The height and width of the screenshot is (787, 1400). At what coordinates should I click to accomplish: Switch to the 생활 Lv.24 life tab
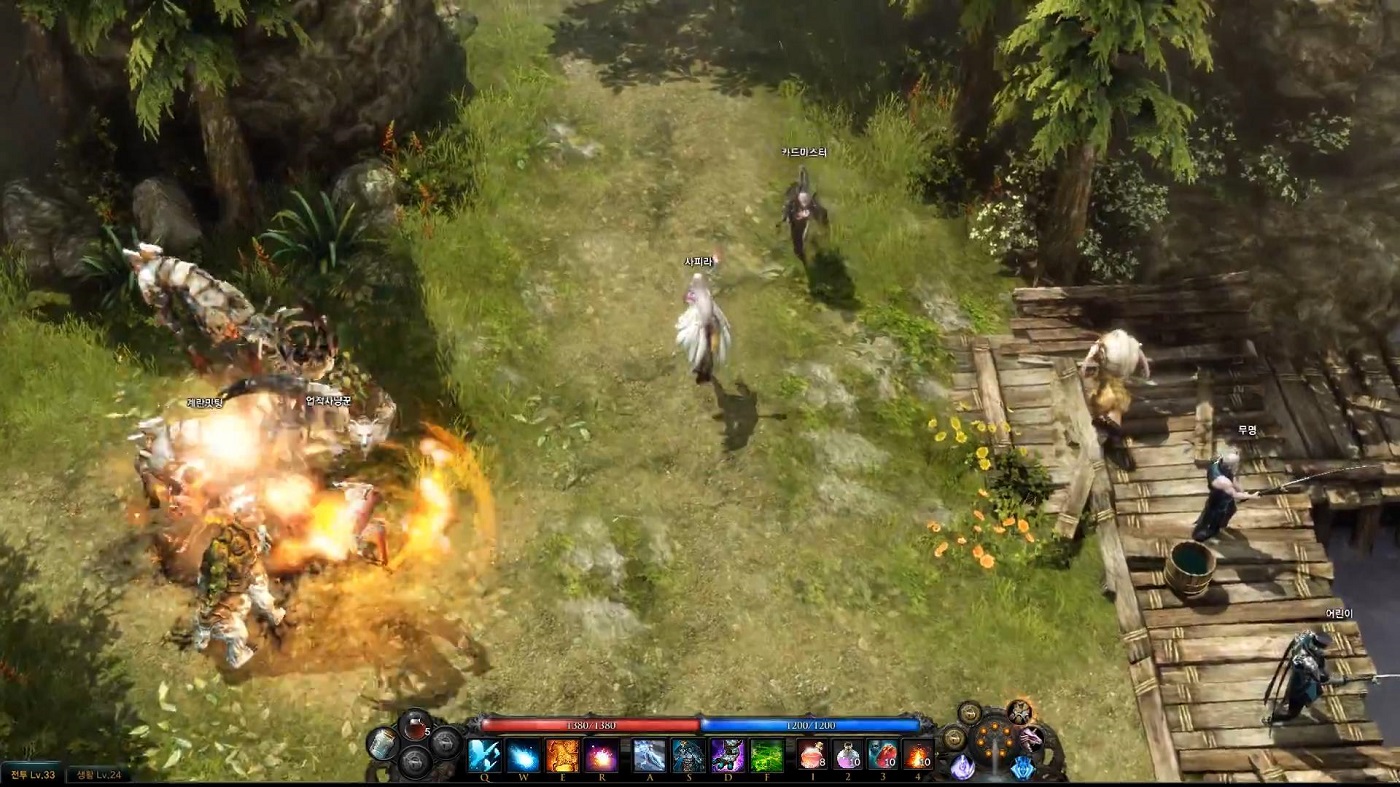click(x=98, y=775)
